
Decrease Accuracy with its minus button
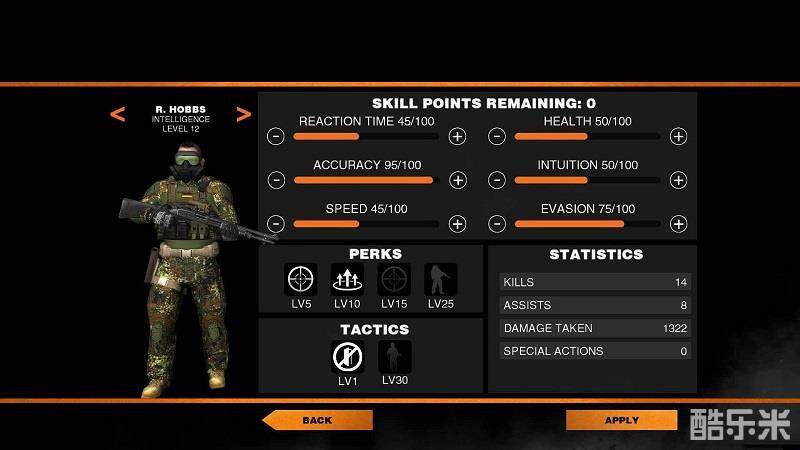pyautogui.click(x=277, y=180)
